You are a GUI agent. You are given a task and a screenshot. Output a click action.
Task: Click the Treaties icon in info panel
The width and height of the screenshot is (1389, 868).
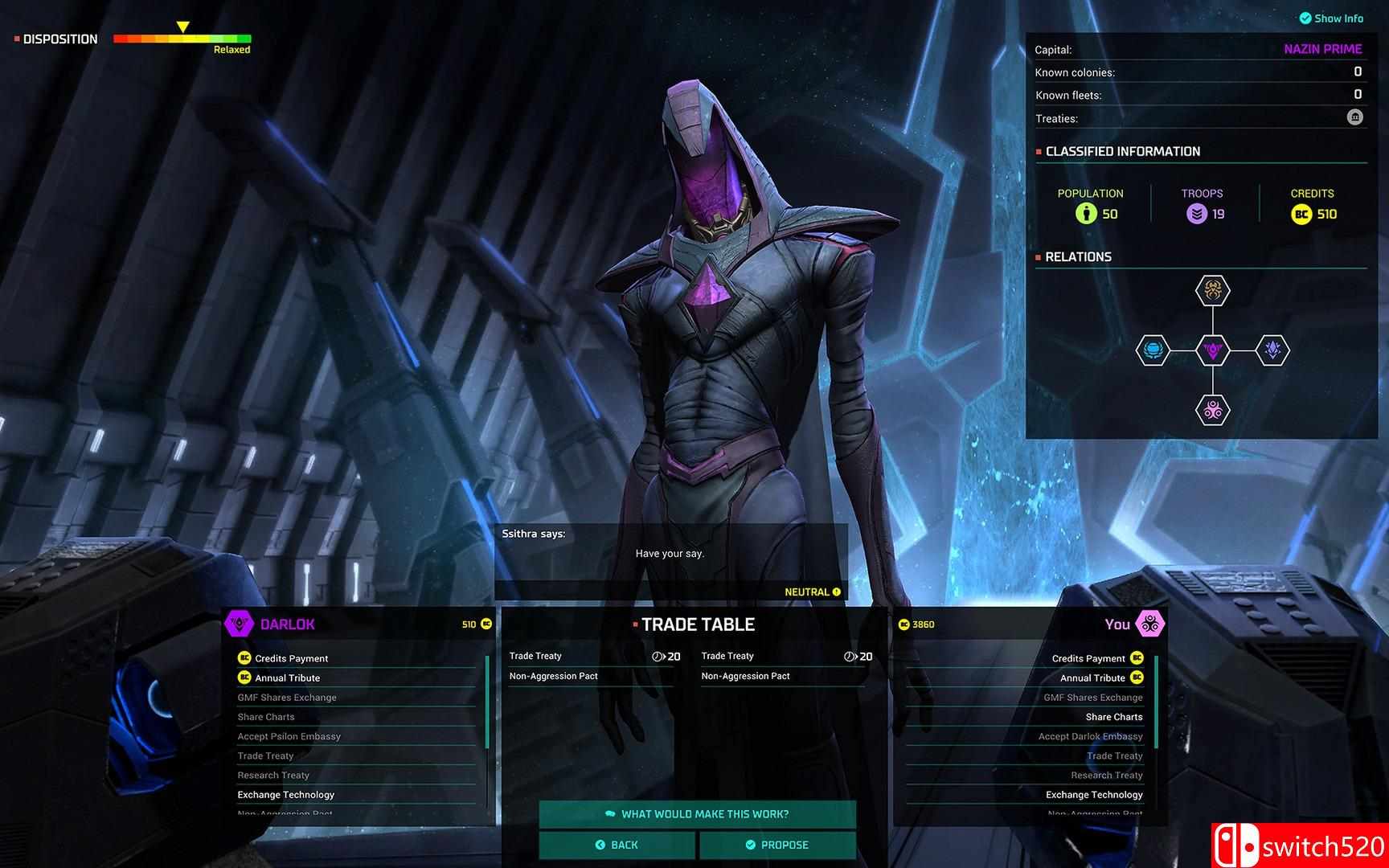tap(1355, 117)
